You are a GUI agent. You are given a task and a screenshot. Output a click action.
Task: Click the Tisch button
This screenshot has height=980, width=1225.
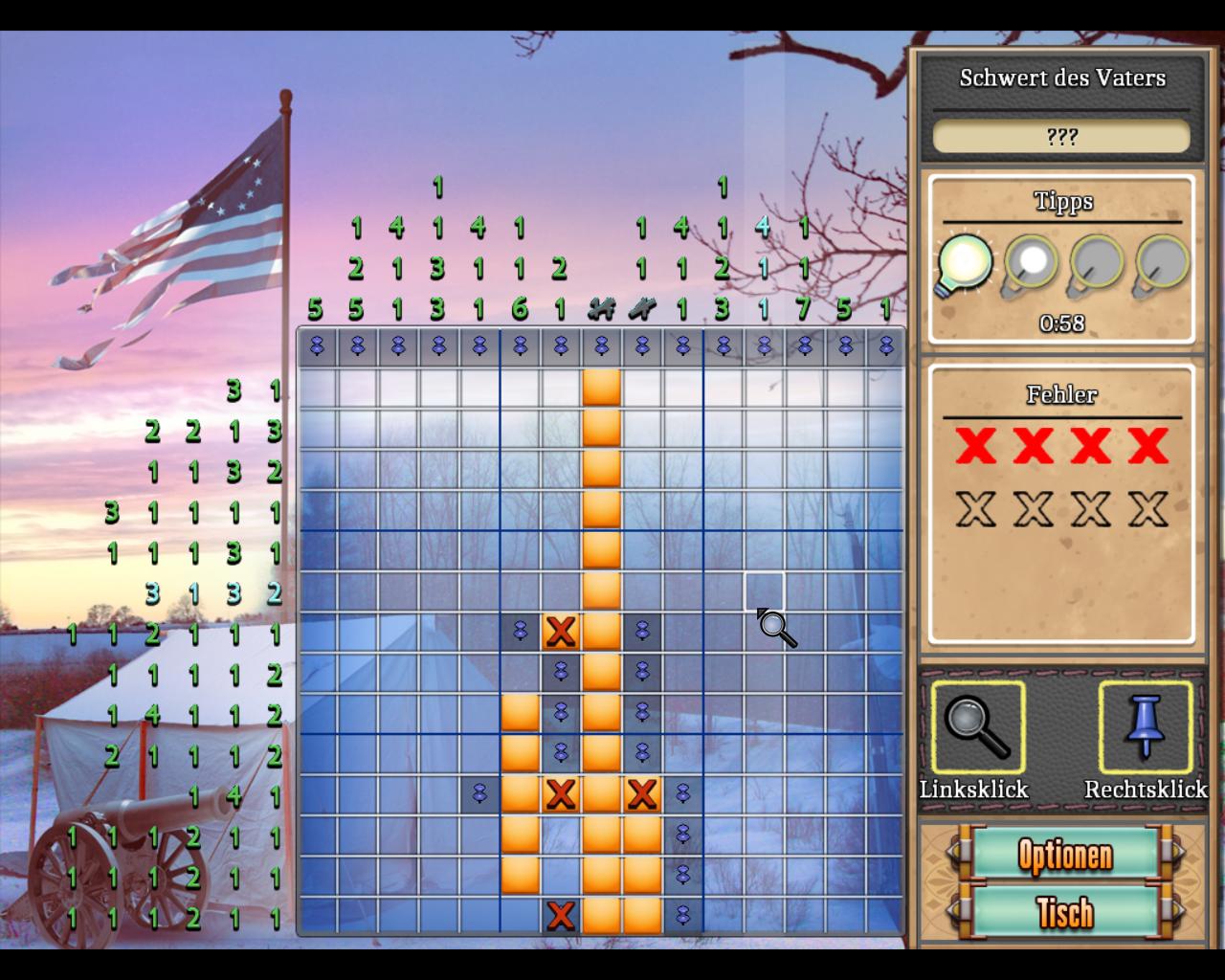[x=1064, y=912]
